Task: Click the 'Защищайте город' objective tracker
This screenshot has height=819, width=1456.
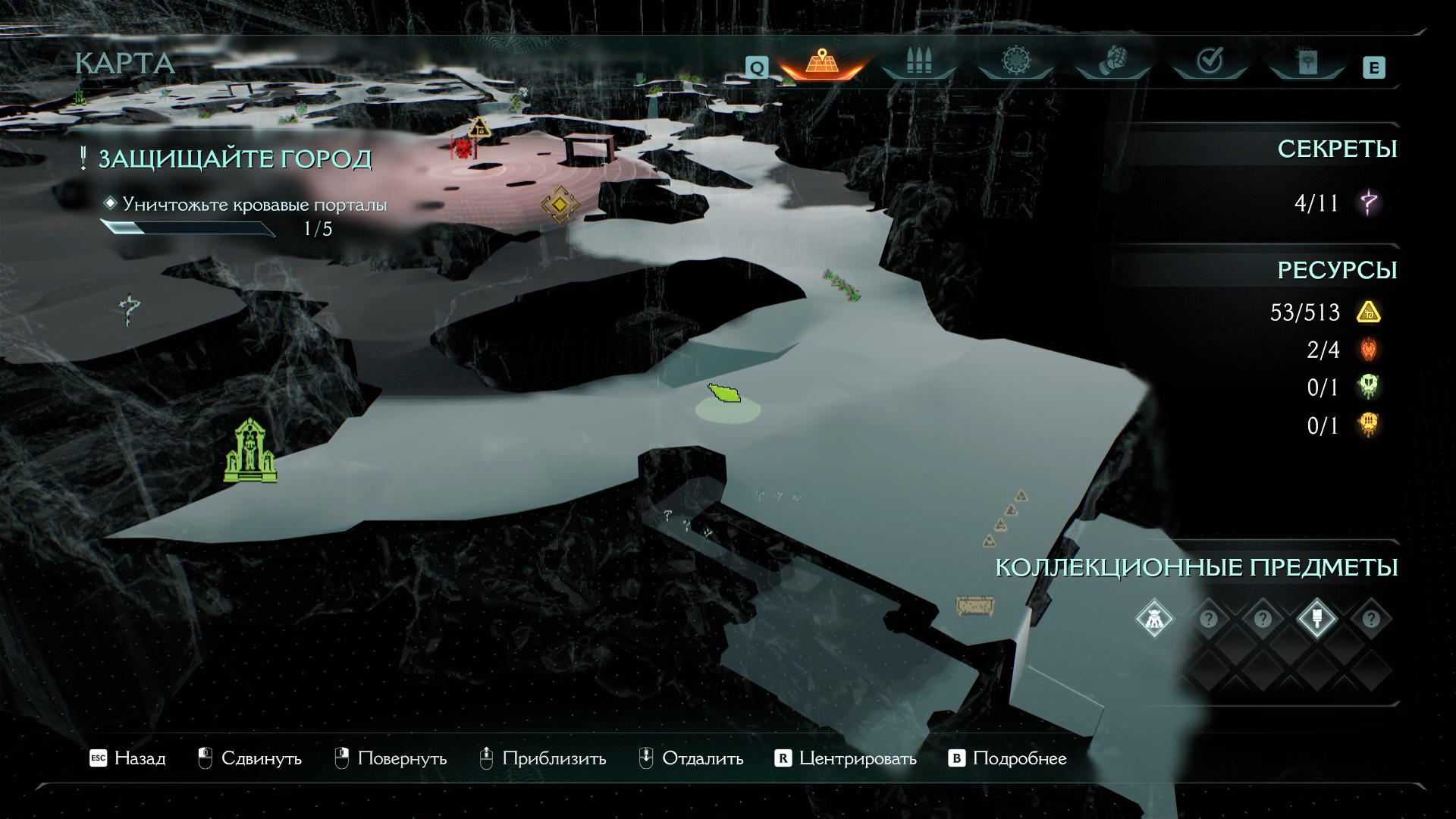Action: point(235,159)
